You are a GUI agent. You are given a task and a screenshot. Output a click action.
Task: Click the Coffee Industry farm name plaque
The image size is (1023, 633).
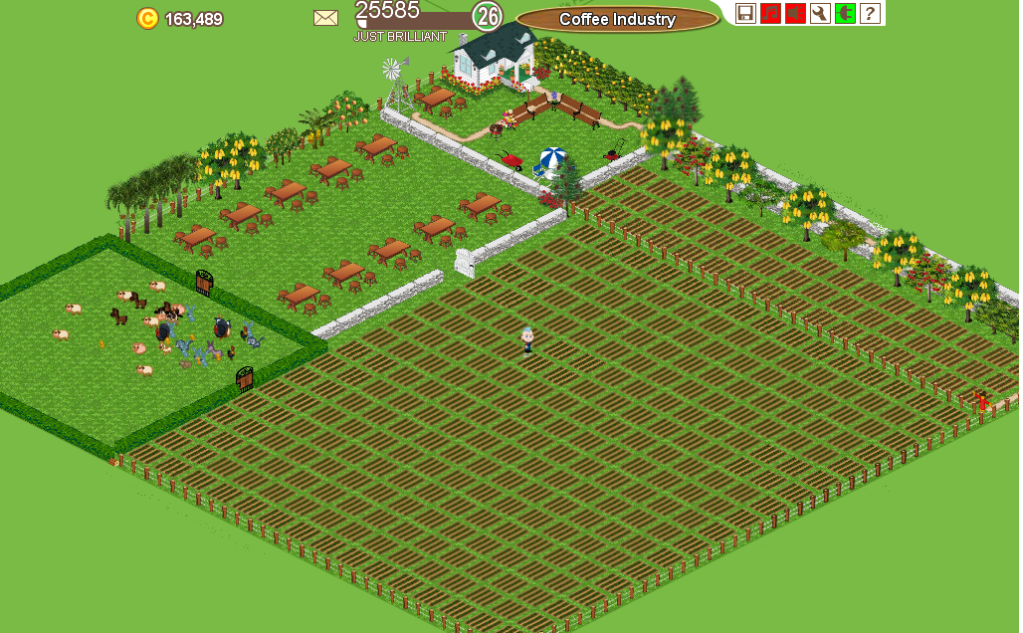tap(617, 19)
